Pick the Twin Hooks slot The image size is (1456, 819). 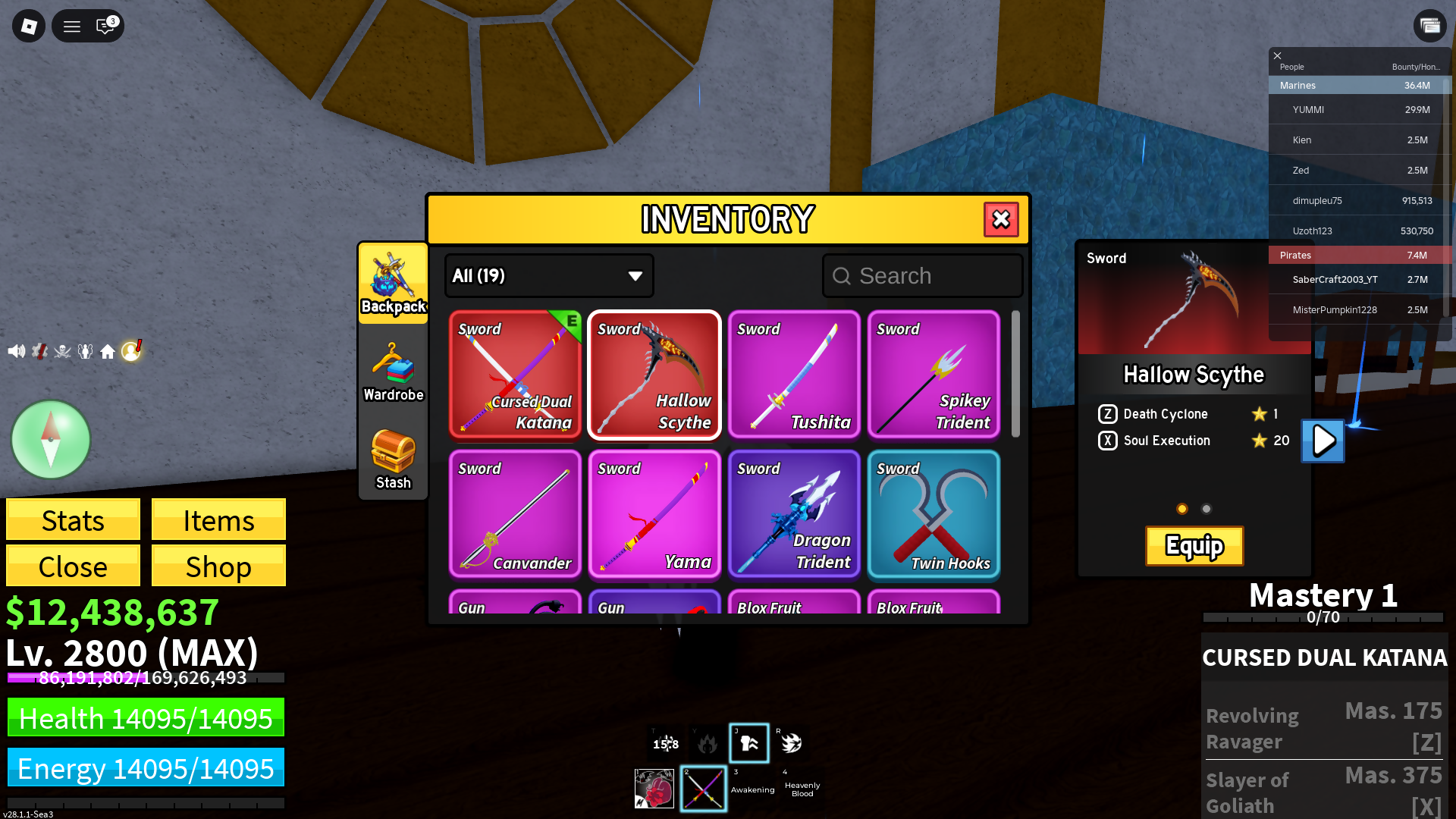click(934, 513)
